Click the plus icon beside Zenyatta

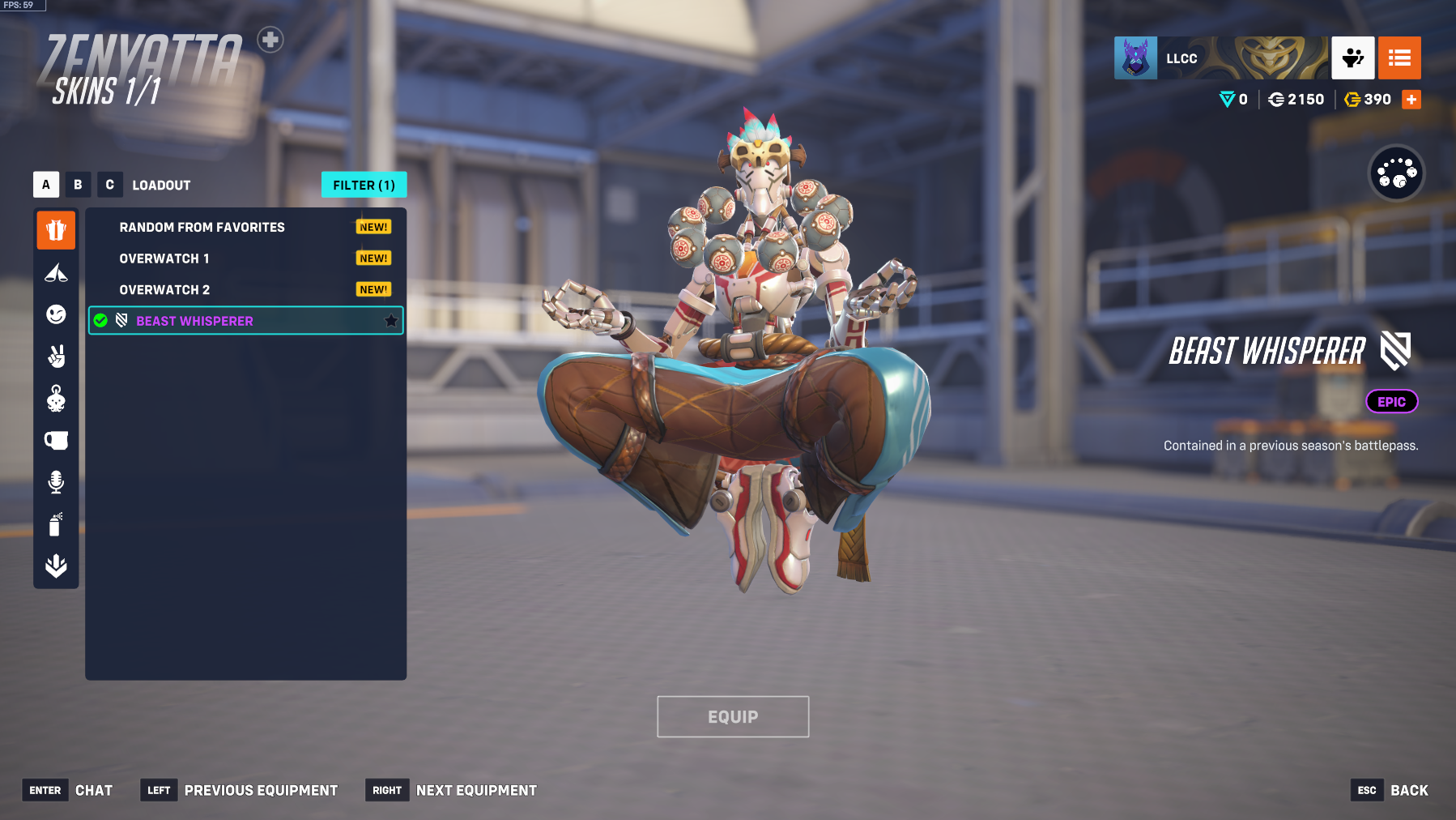coord(270,40)
